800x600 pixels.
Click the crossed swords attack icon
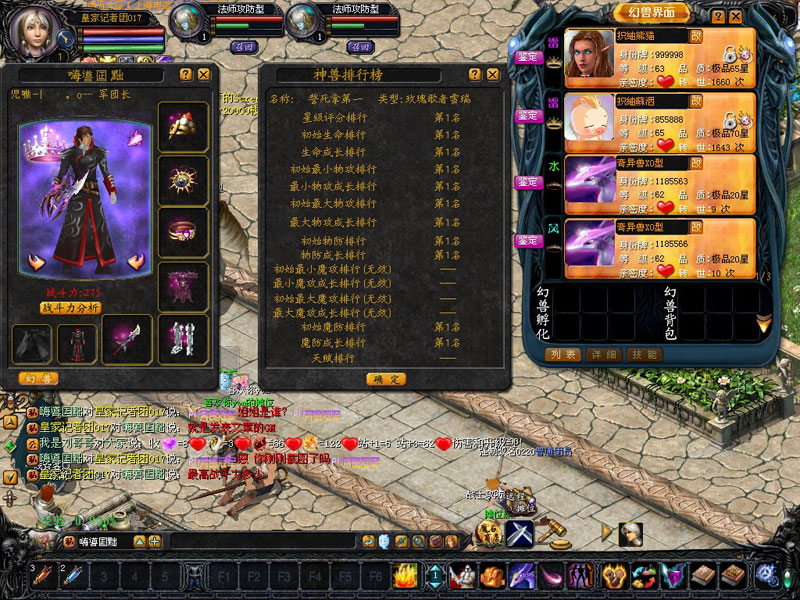[x=517, y=532]
